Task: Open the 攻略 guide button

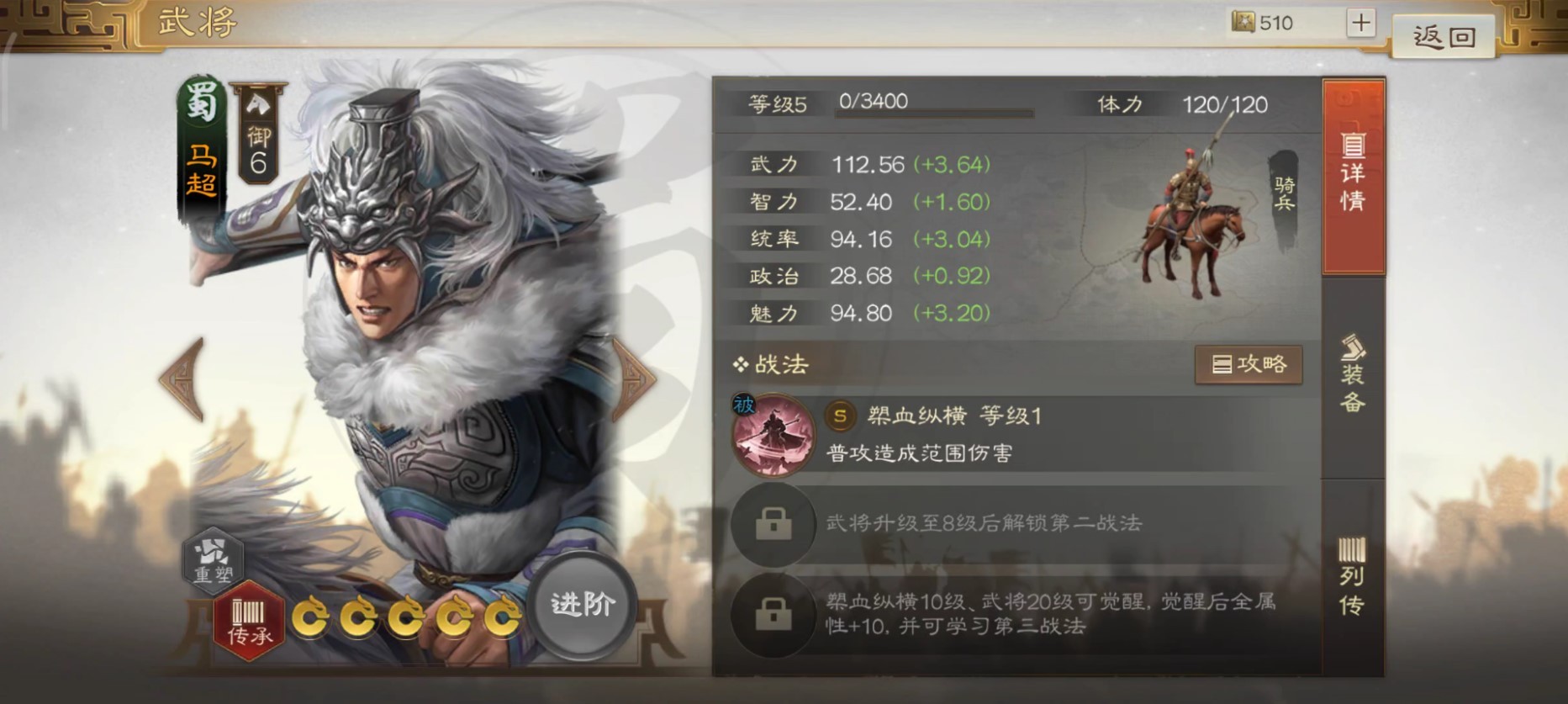Action: tap(1248, 365)
